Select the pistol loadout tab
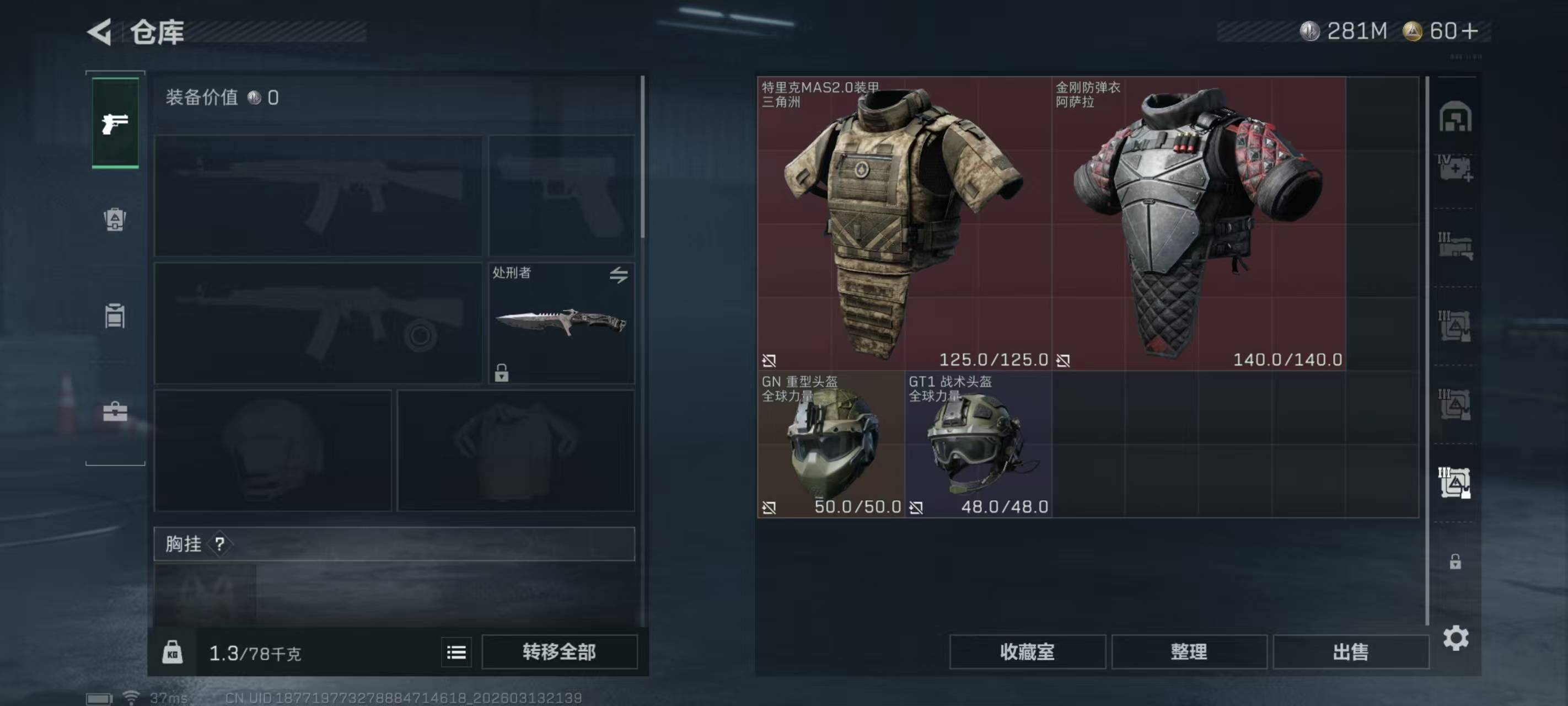 click(115, 124)
